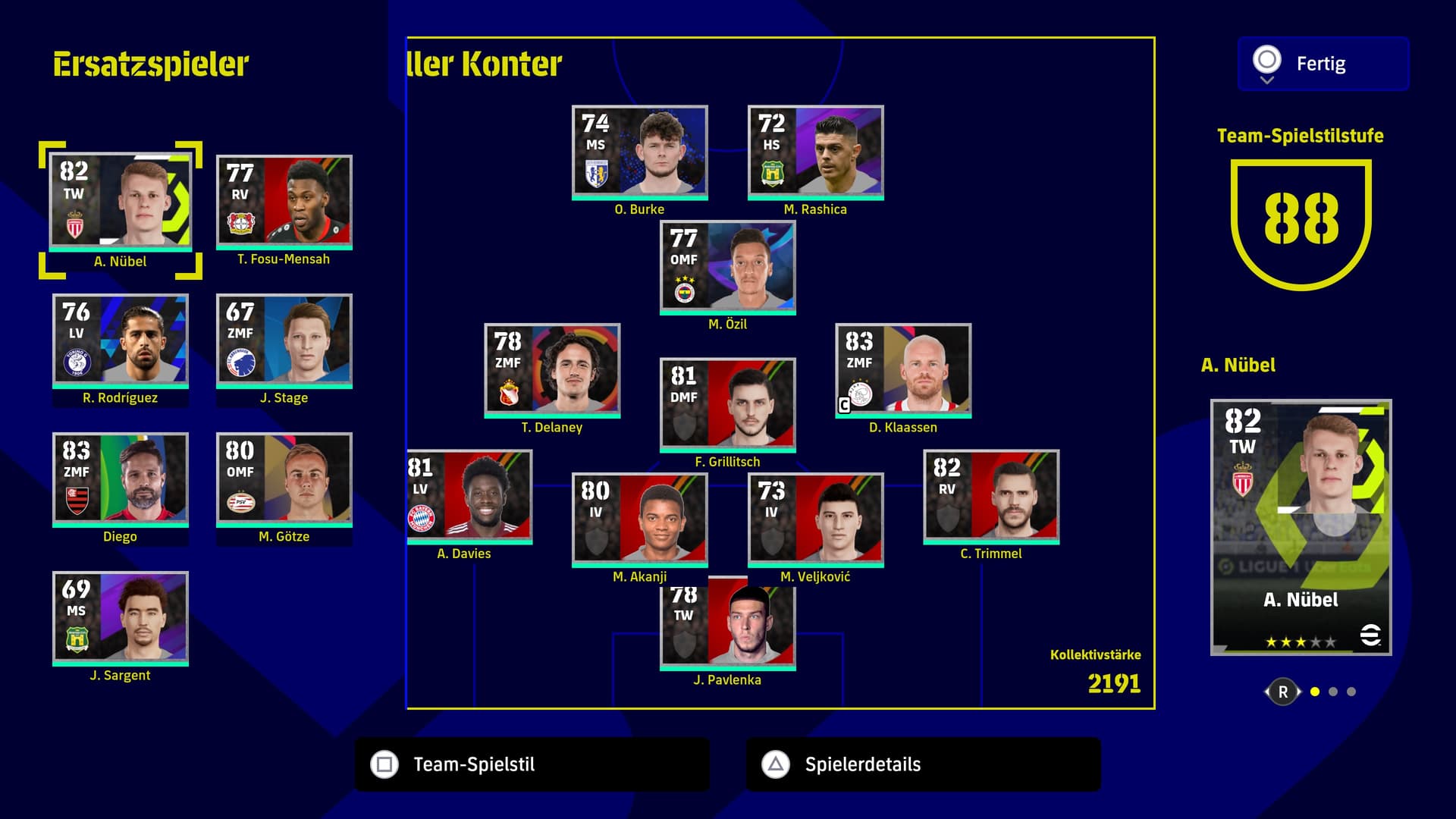This screenshot has width=1456, height=819.
Task: Select left-back A. Davies card
Action: (469, 497)
